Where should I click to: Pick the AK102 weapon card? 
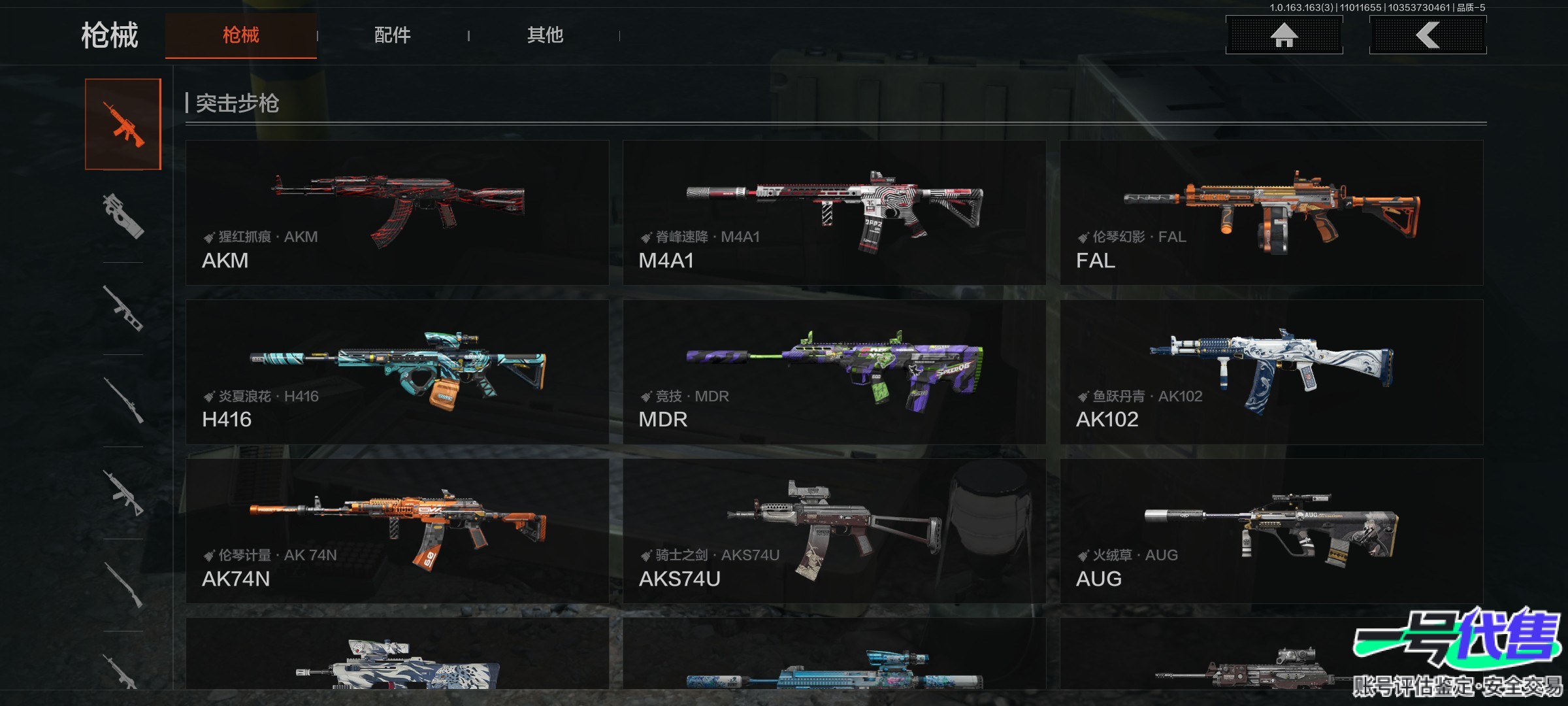point(1271,372)
